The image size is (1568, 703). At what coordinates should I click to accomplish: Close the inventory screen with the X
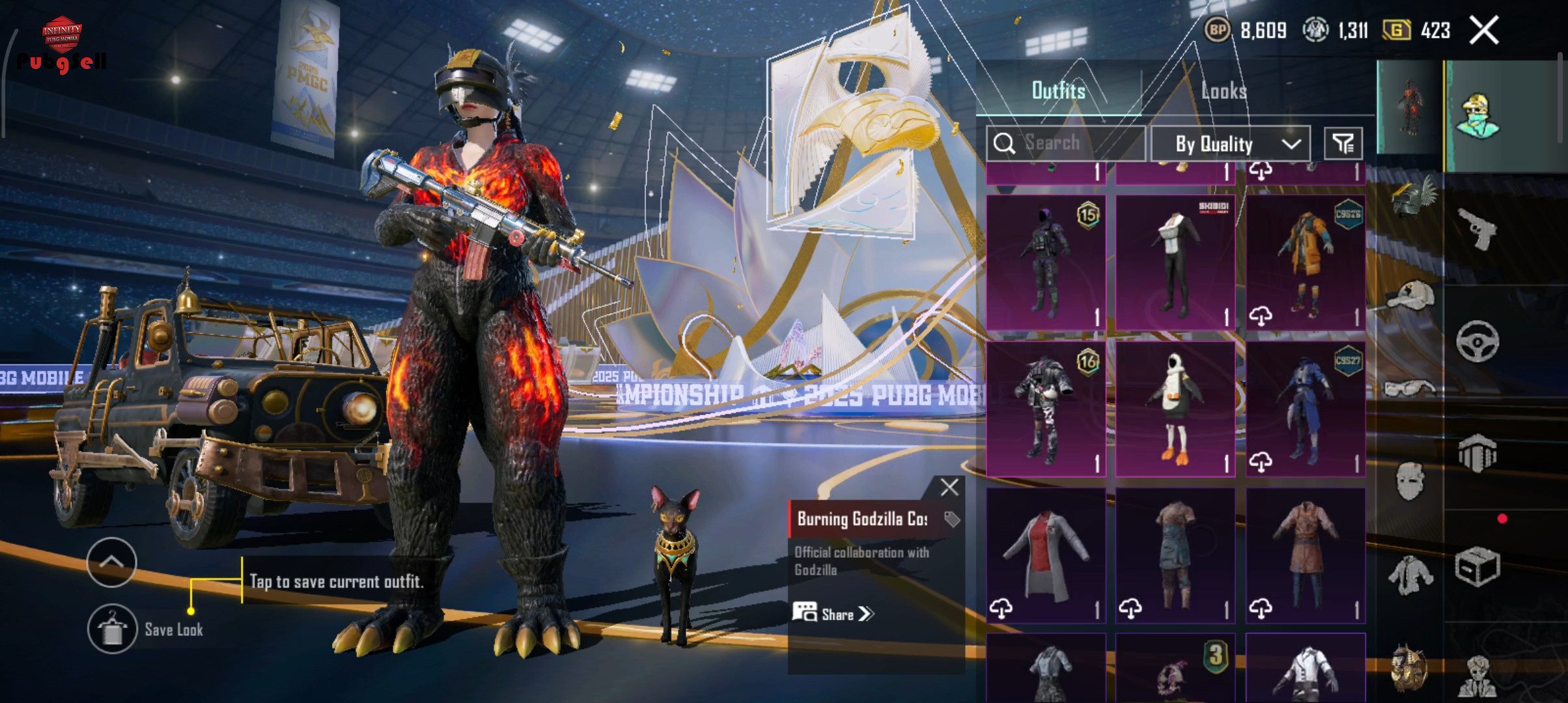click(x=1484, y=31)
